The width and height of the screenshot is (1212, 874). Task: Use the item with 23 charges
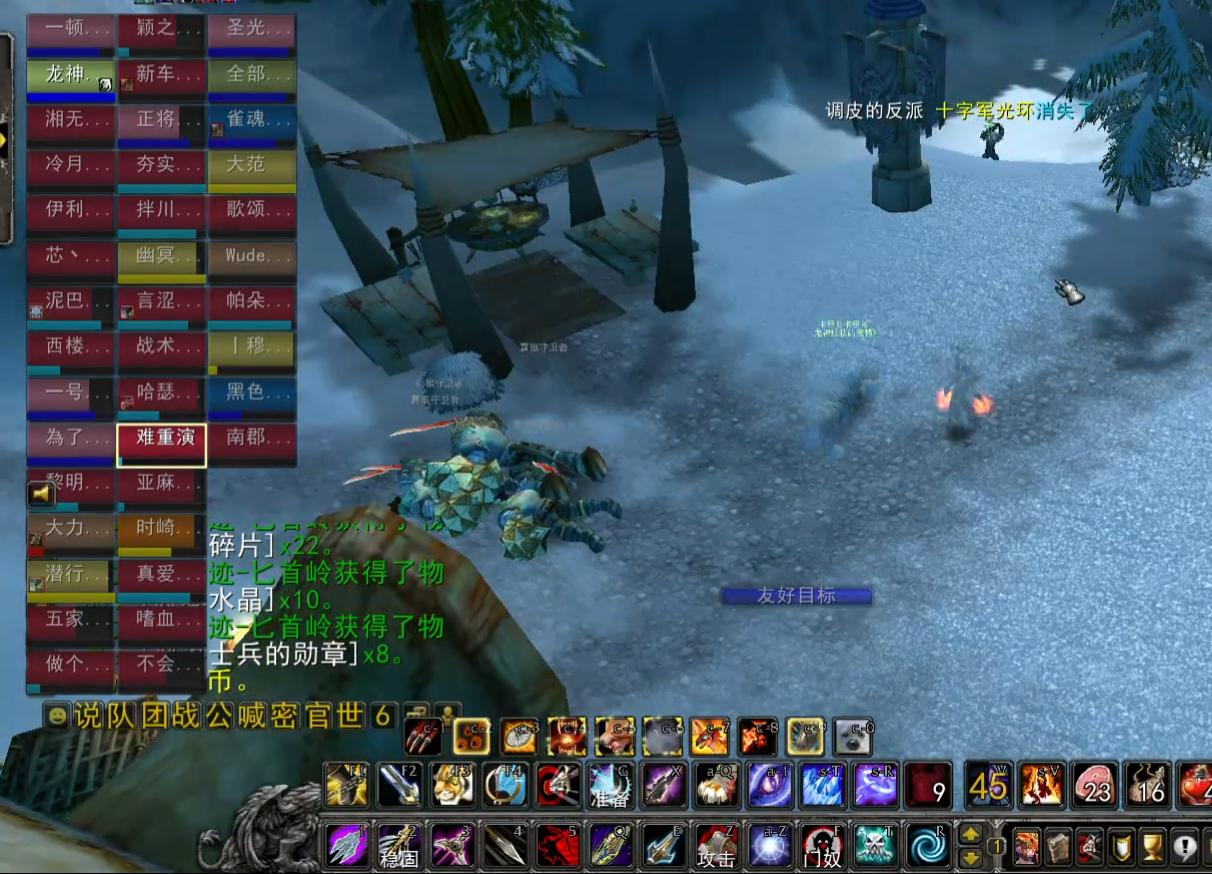coord(1093,786)
